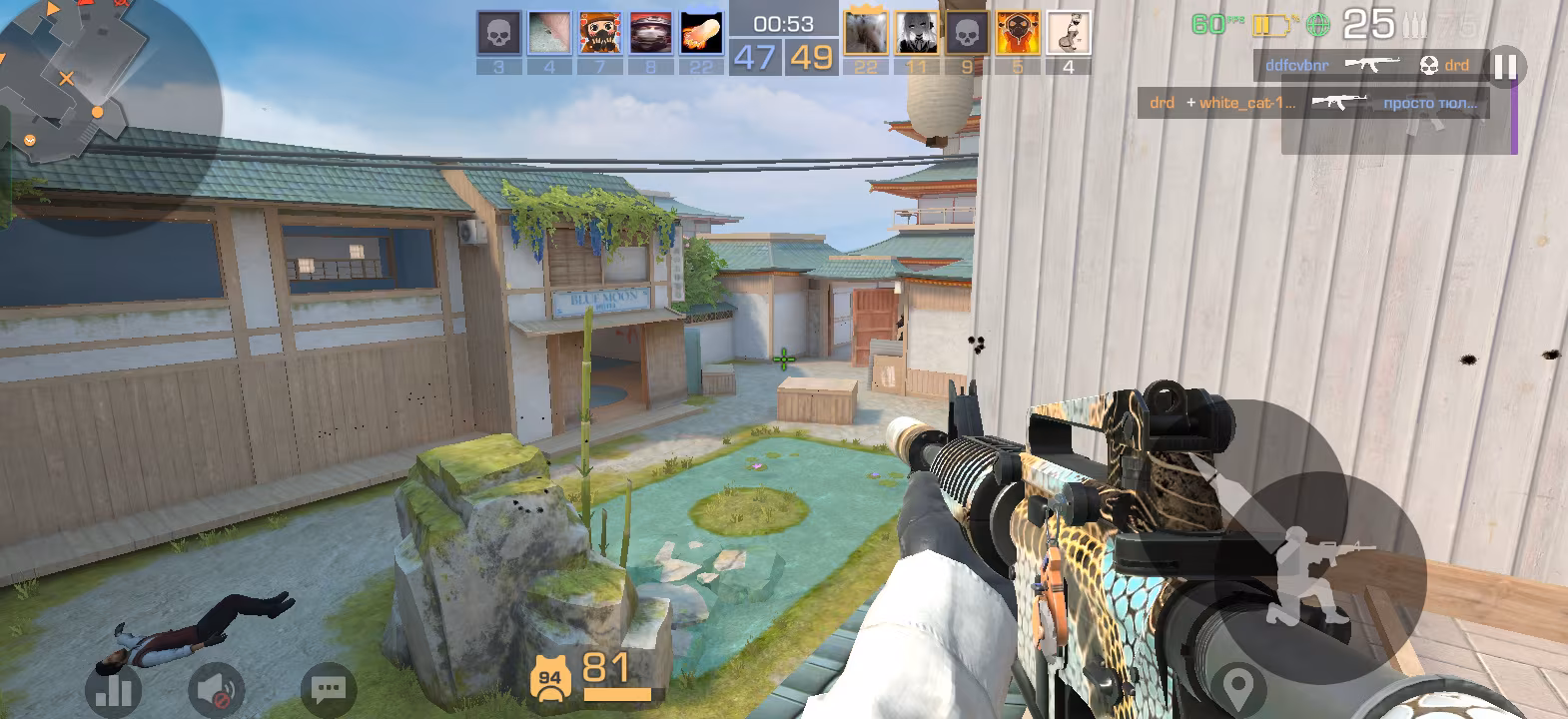Pause the match with the pause button
This screenshot has width=1568, height=719.
(x=1504, y=67)
